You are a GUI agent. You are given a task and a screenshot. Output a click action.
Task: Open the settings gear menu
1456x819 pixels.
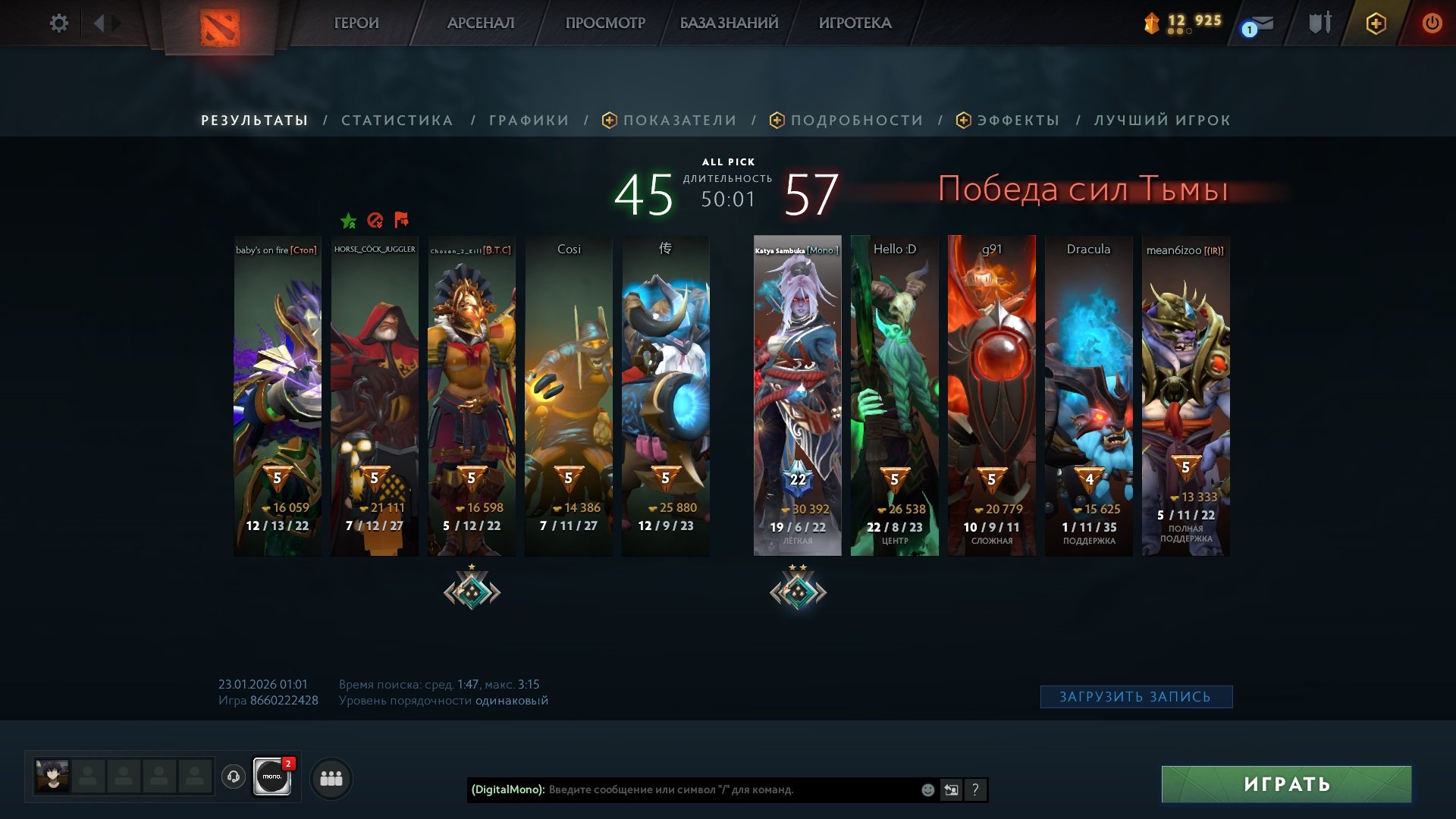(x=58, y=23)
